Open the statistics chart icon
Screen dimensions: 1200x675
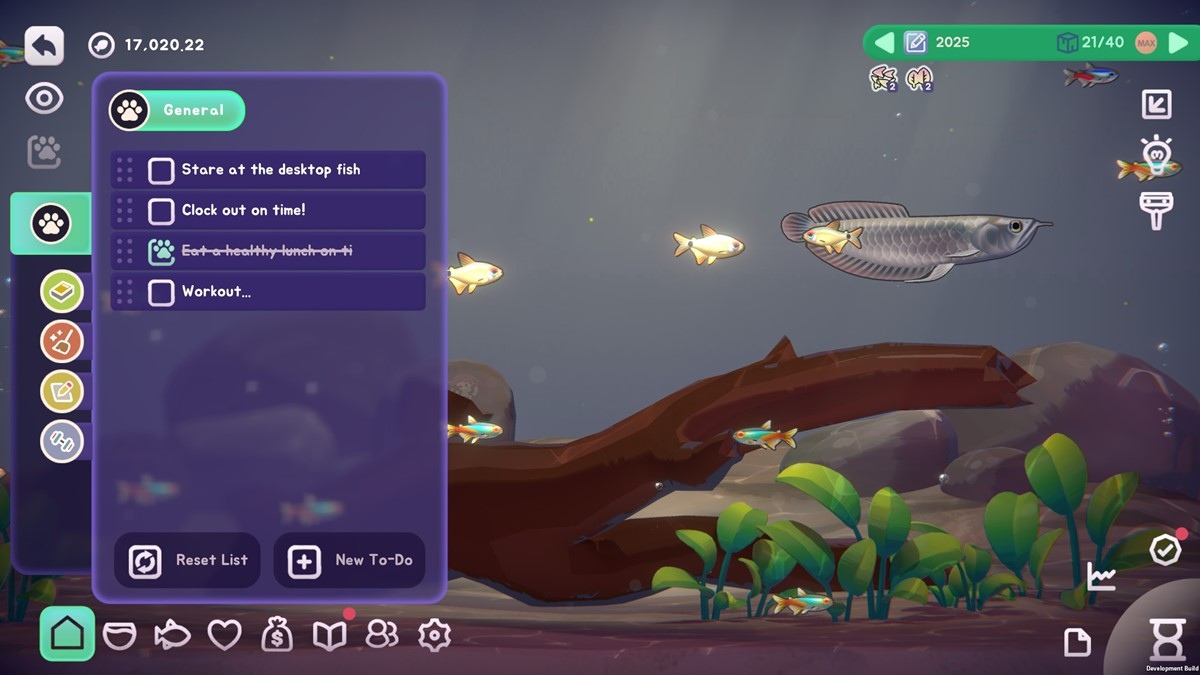1101,576
